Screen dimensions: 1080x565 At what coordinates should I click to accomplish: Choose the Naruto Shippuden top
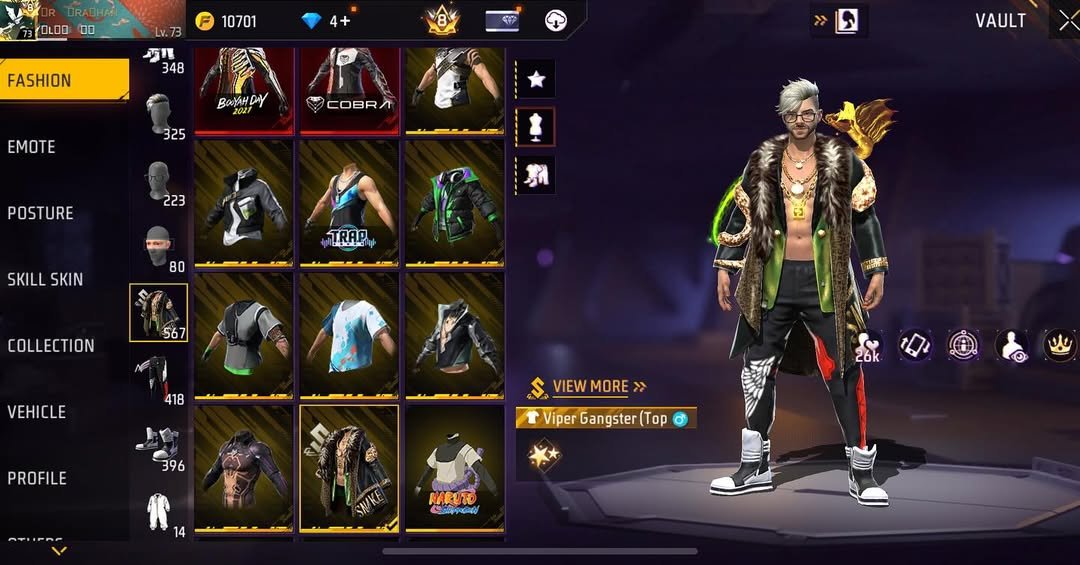(454, 469)
